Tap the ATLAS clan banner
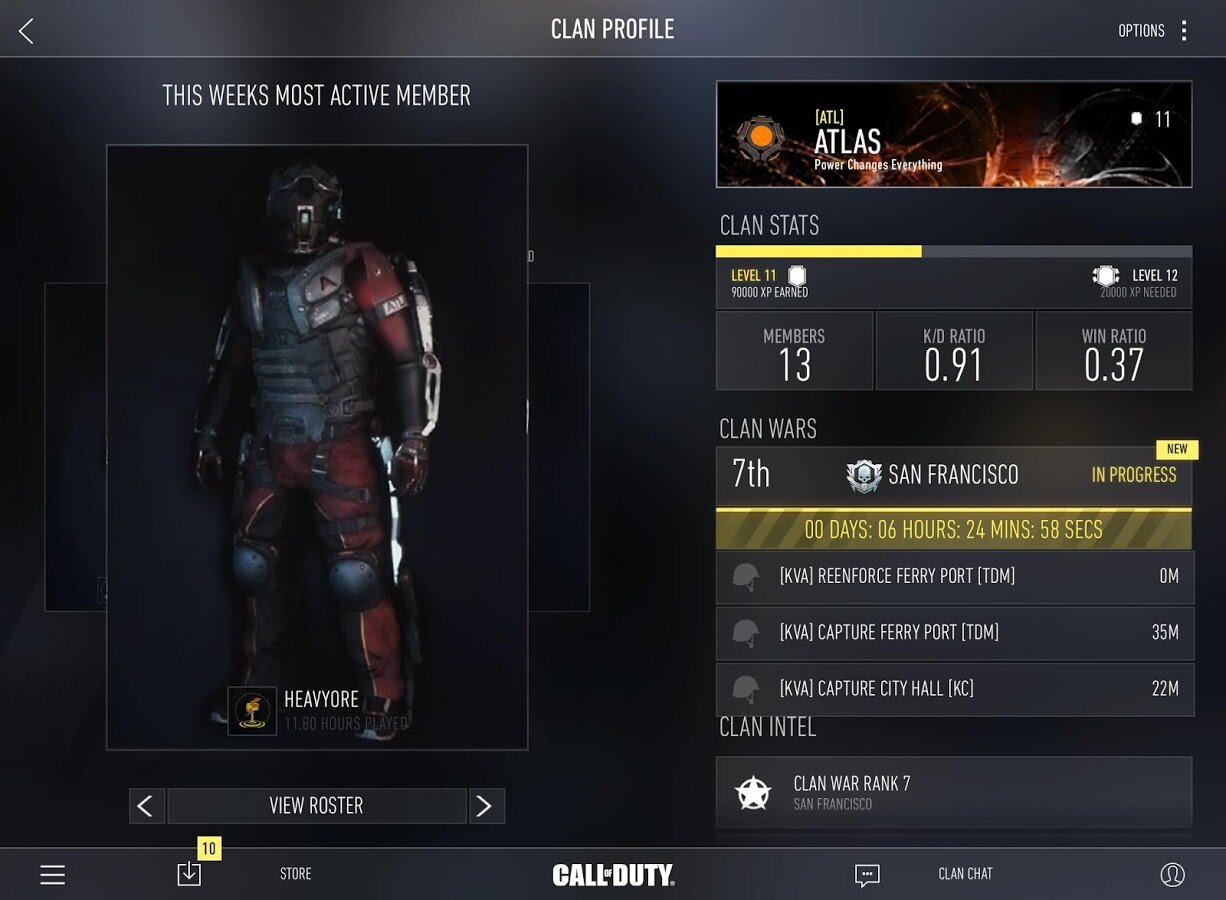This screenshot has height=900, width=1226. click(x=953, y=135)
